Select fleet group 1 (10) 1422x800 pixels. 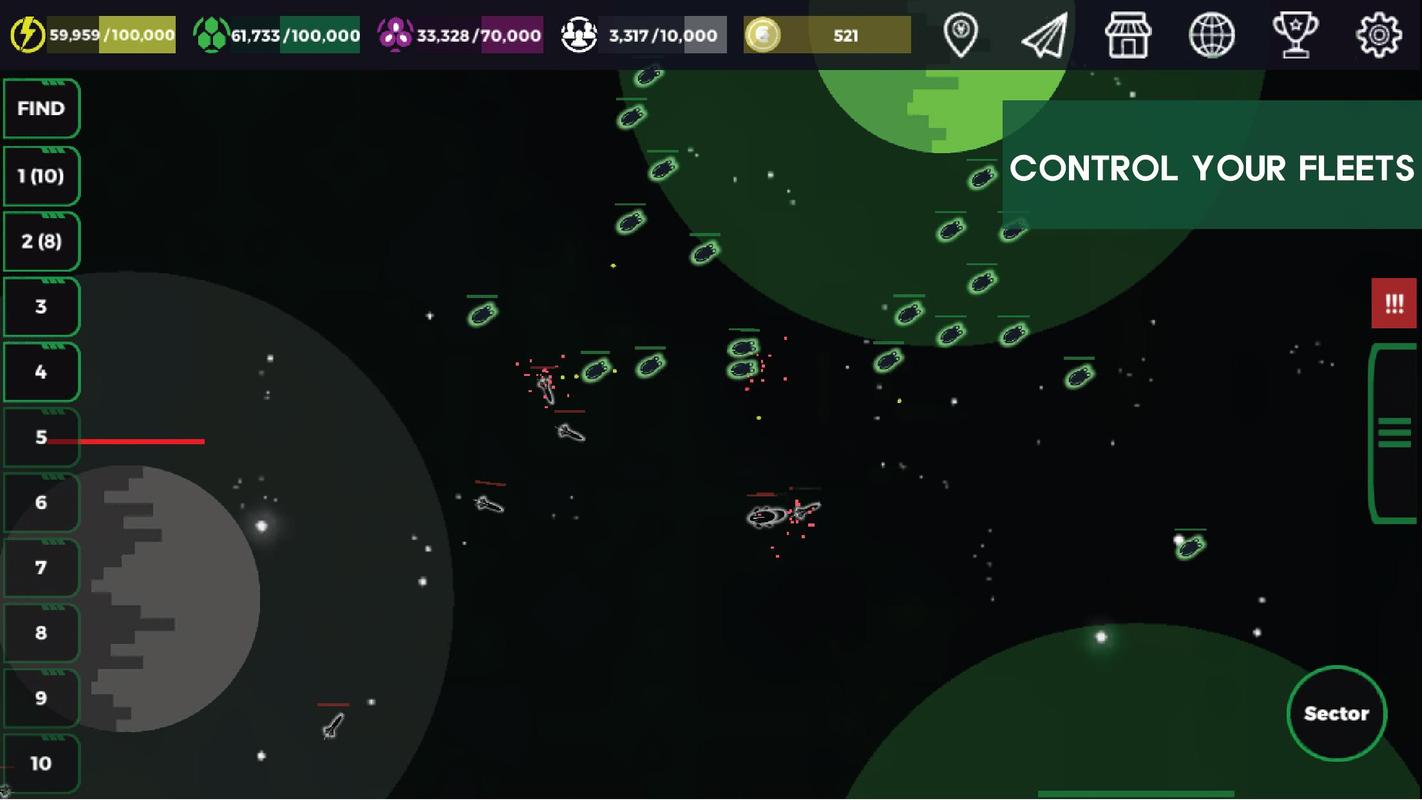click(41, 176)
